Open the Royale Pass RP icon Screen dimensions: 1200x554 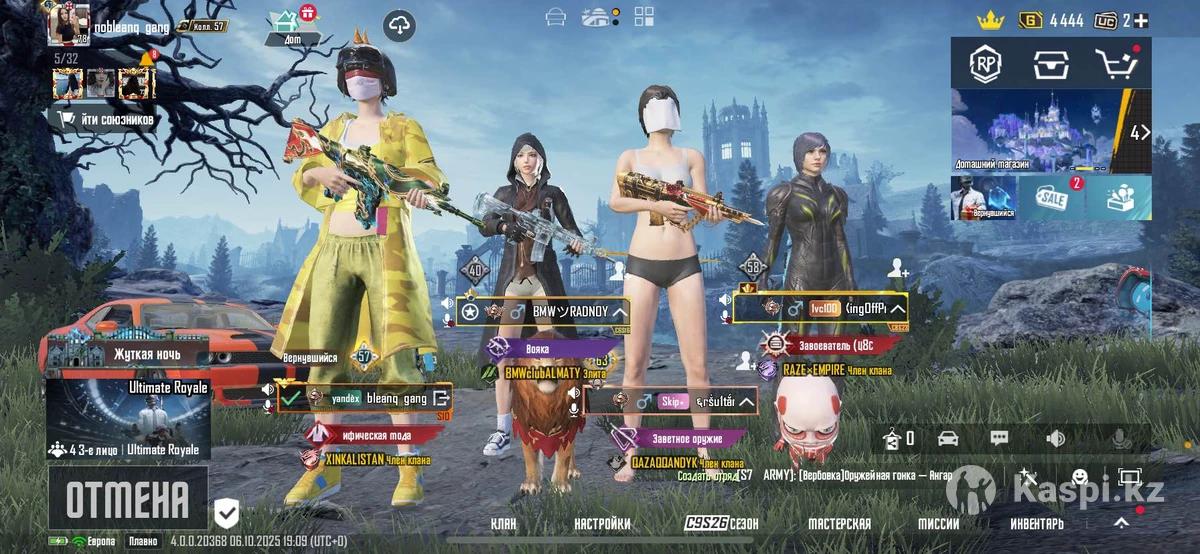coord(986,64)
